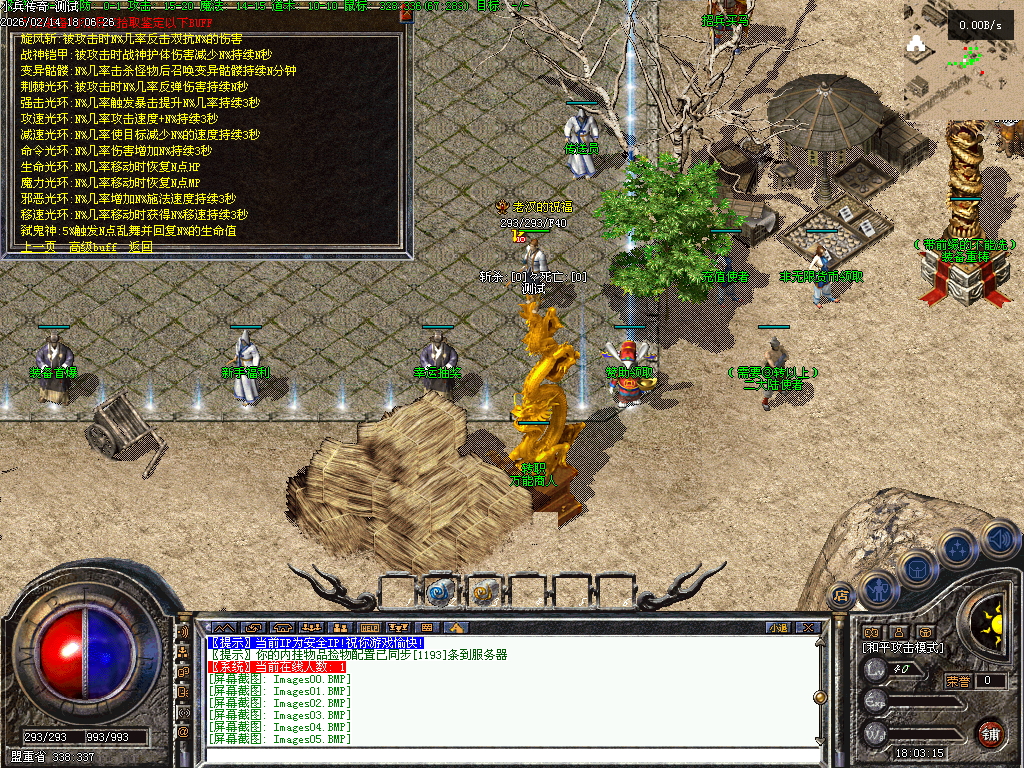Open the bag round button
This screenshot has height=768, width=1024.
coord(917,569)
